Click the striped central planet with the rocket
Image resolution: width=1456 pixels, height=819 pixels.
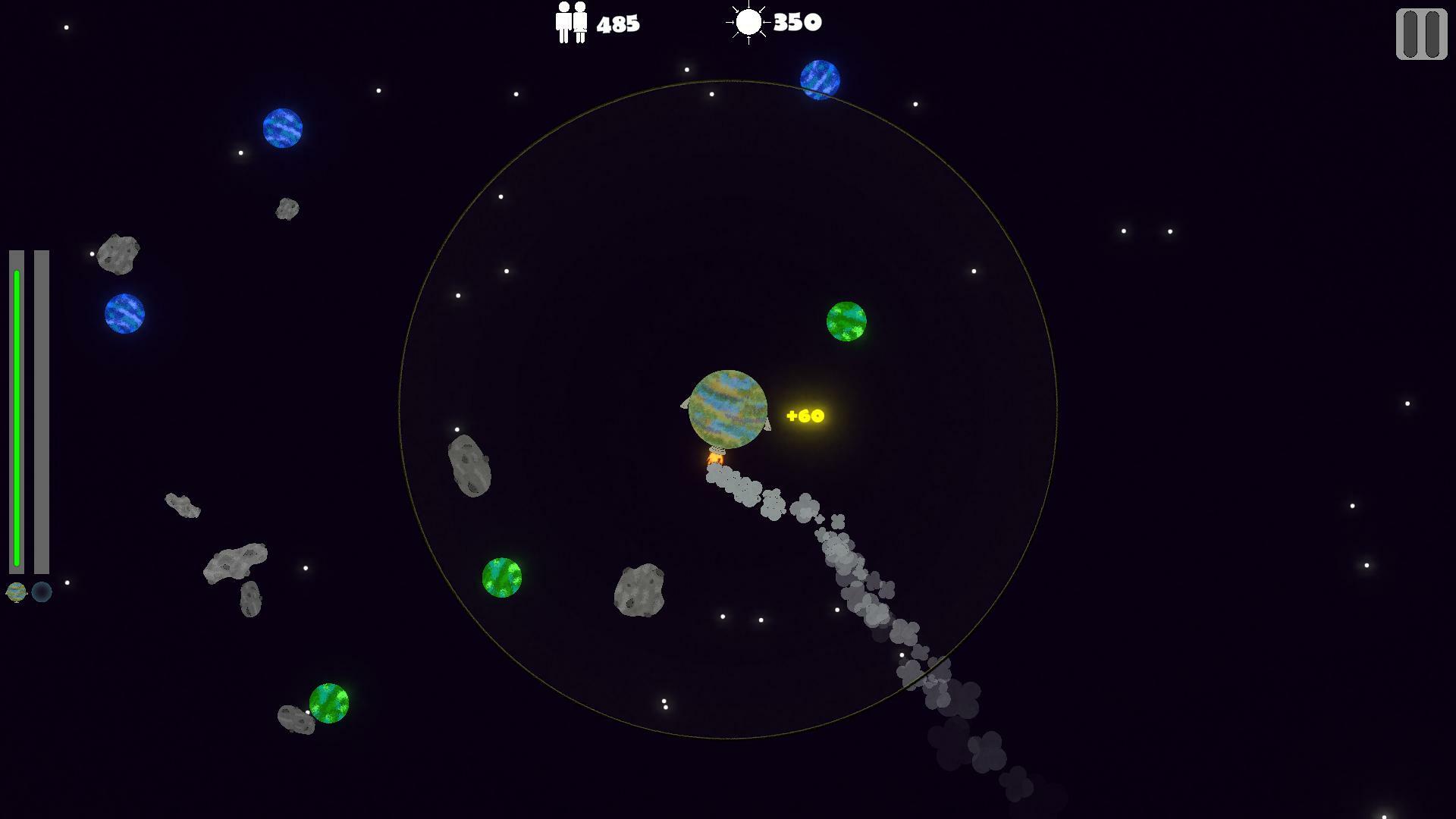(x=726, y=408)
